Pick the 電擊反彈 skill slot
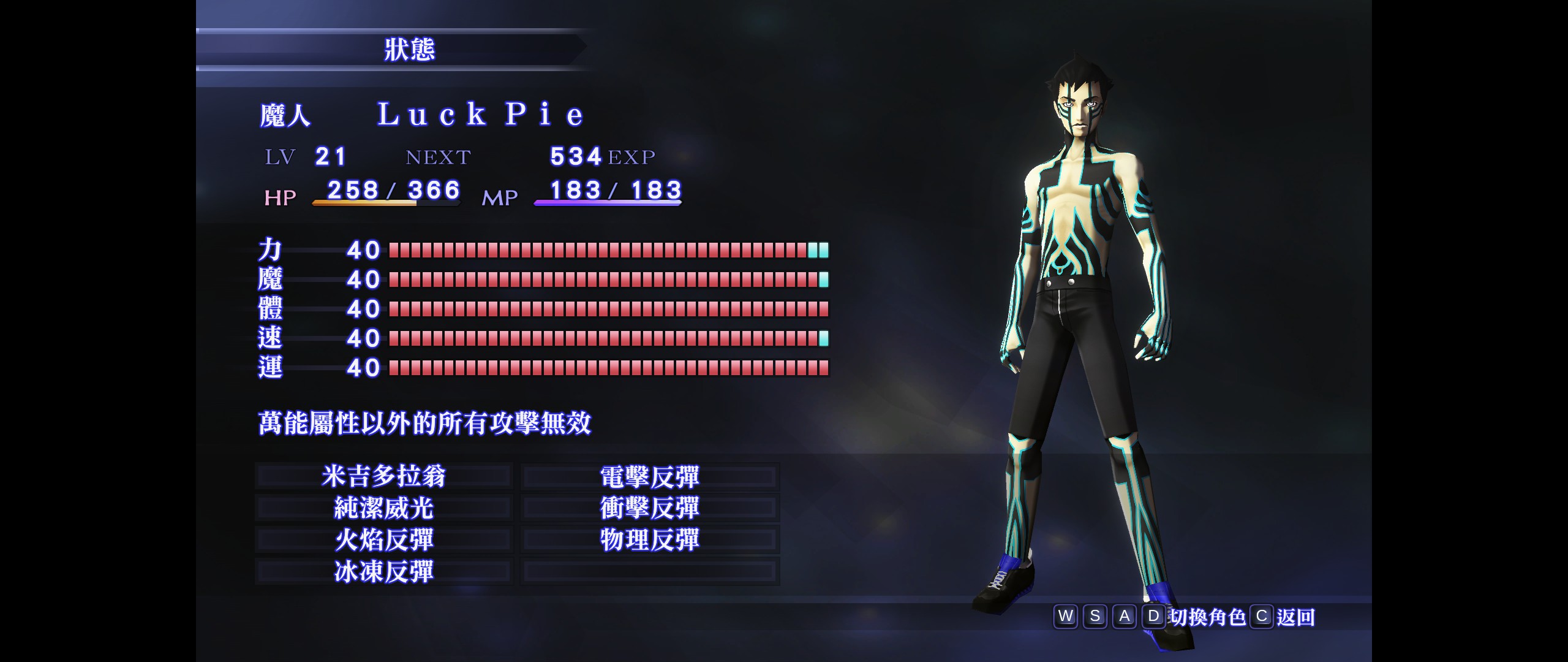Viewport: 1568px width, 662px height. pos(649,476)
